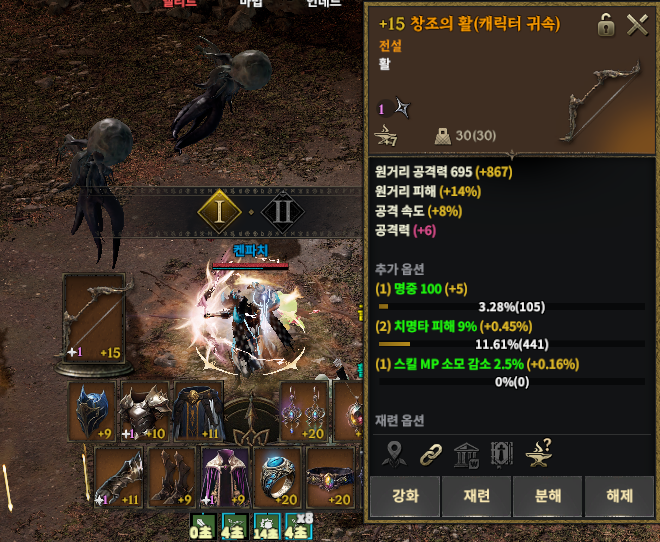Close the bow item tooltip panel

pyautogui.click(x=638, y=26)
